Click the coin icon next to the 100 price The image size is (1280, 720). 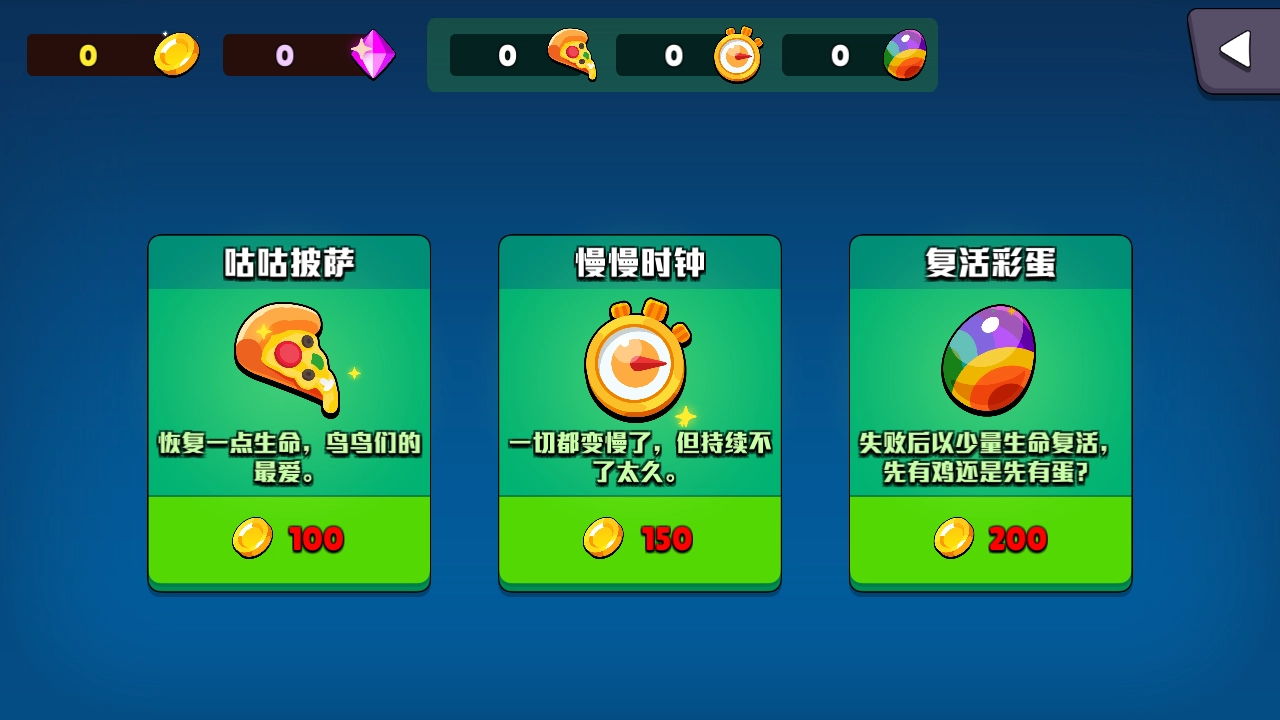pos(250,538)
